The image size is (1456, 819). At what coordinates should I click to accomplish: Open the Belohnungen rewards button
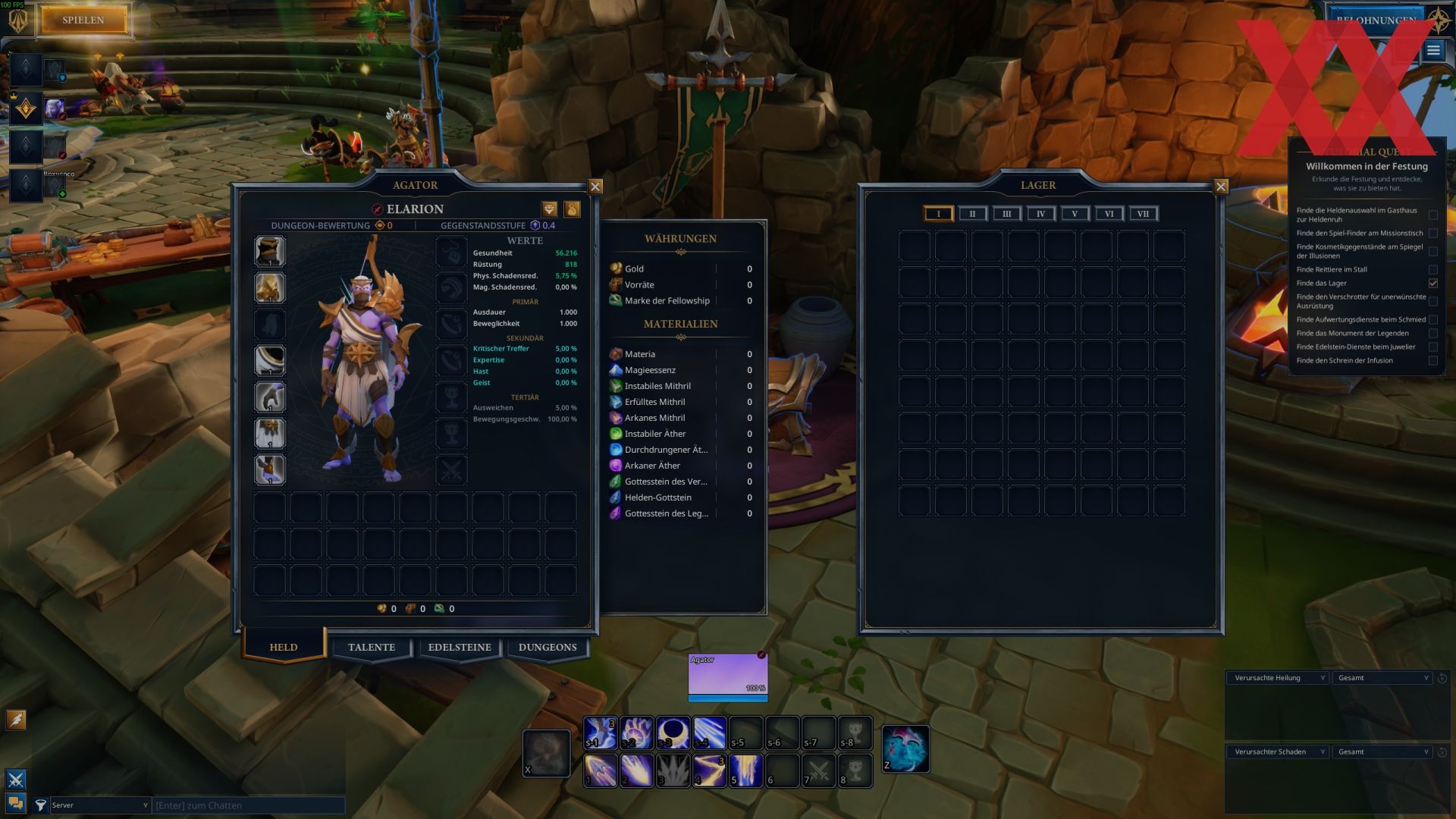coord(1374,20)
